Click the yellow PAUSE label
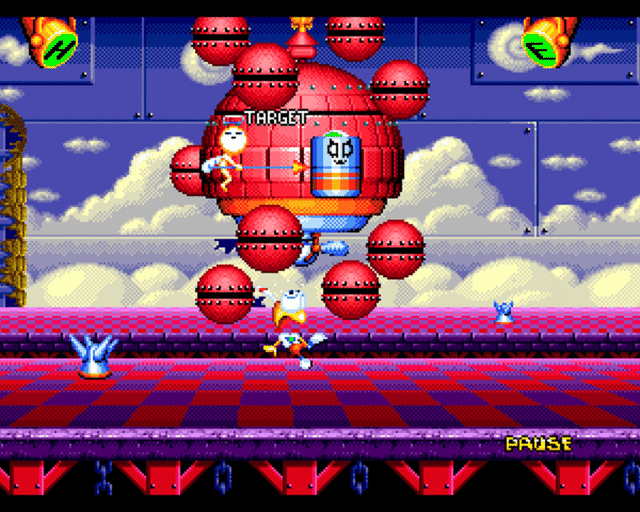Viewport: 640px width, 512px height. 539,443
